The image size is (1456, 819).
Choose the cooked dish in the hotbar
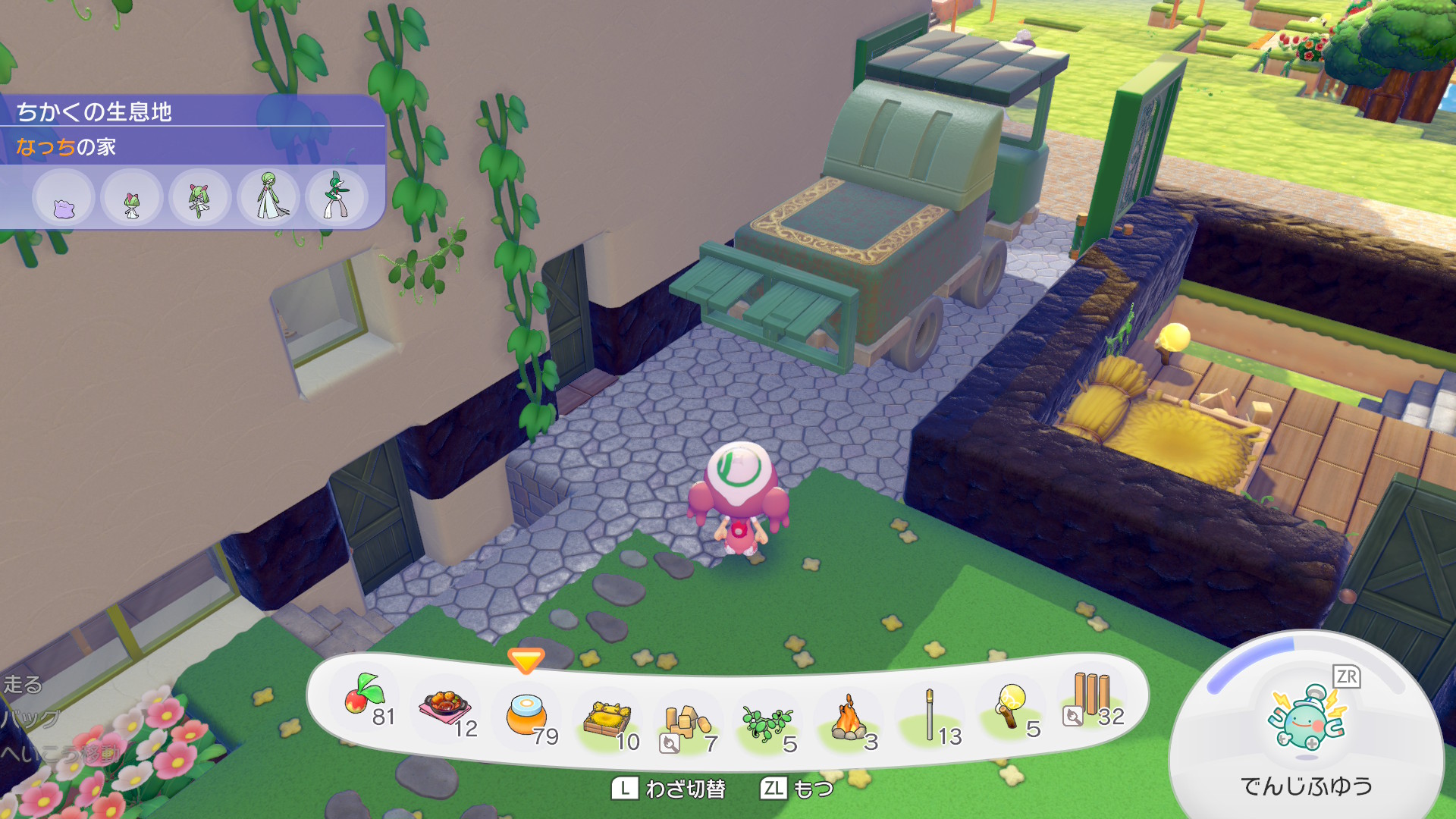click(446, 708)
